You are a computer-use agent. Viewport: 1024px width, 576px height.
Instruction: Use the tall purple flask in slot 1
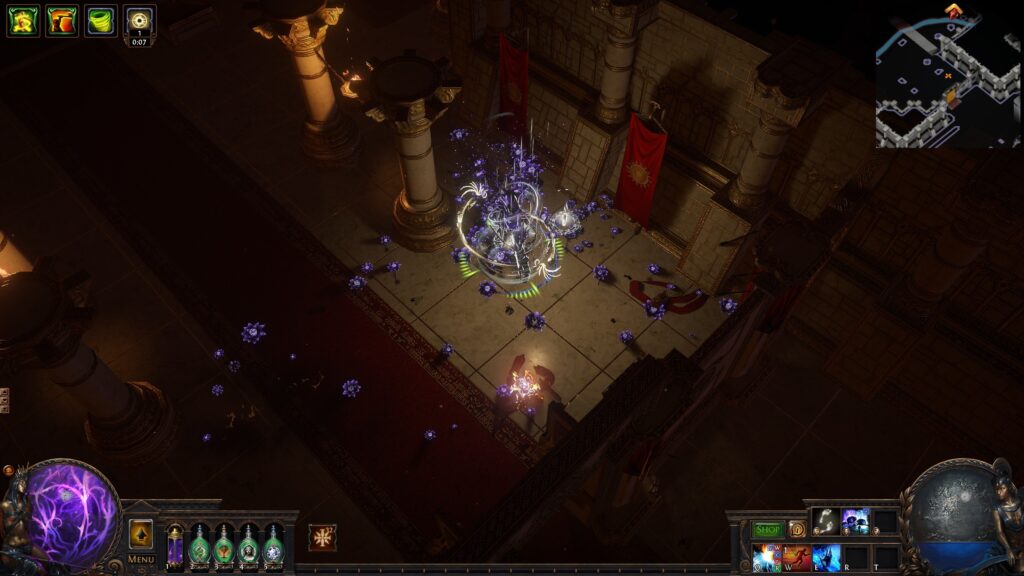(175, 545)
